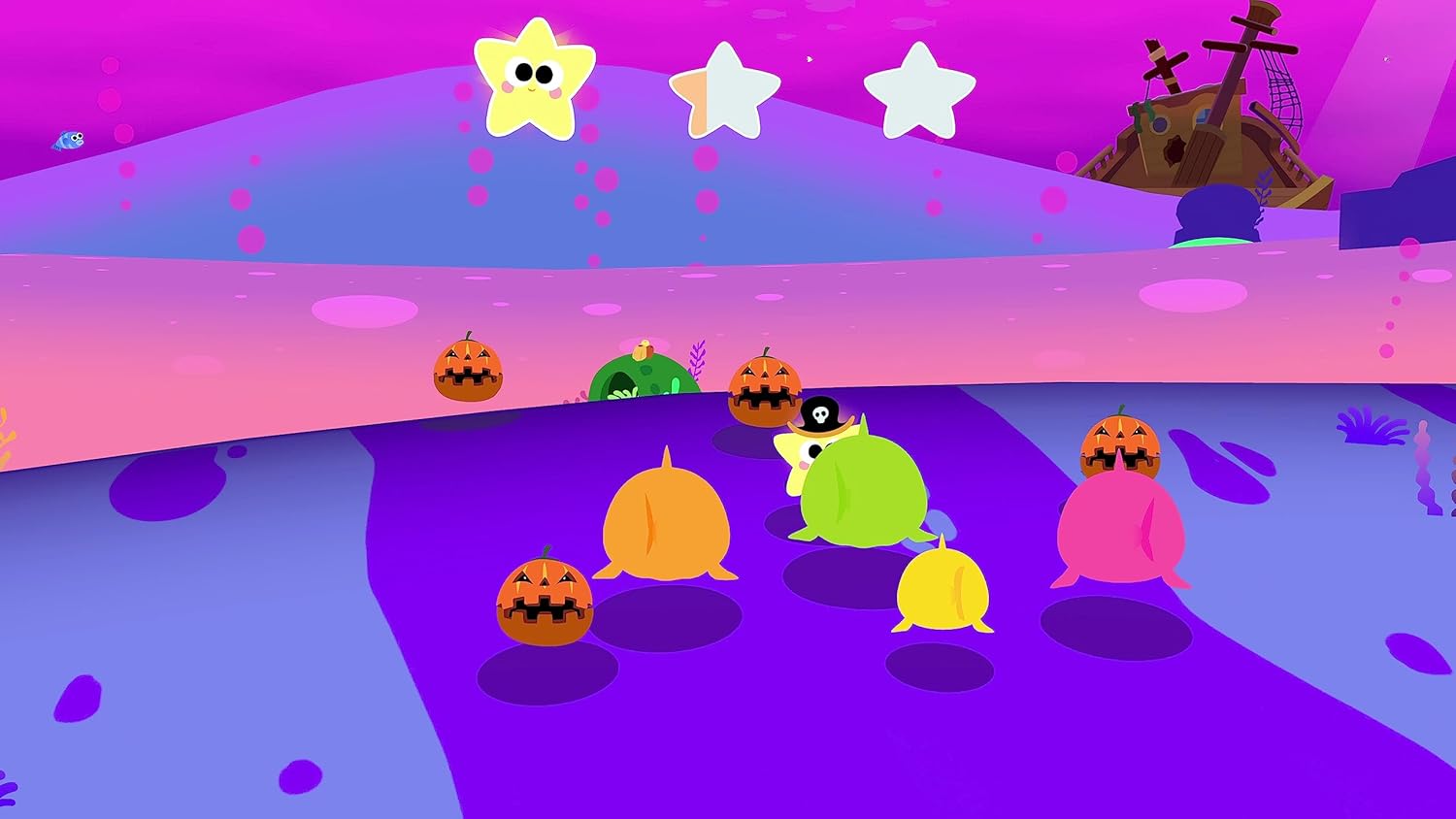Click the empty third star

(x=917, y=87)
